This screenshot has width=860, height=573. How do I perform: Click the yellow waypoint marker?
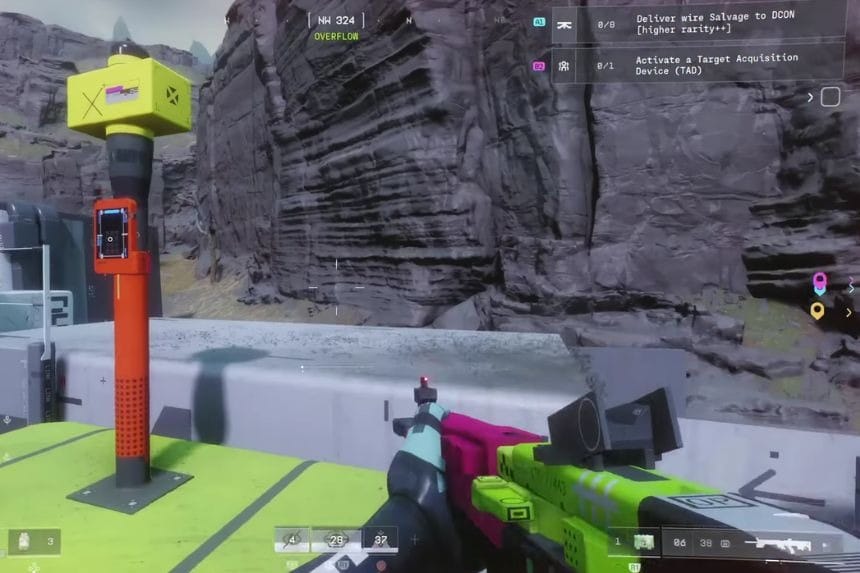818,311
